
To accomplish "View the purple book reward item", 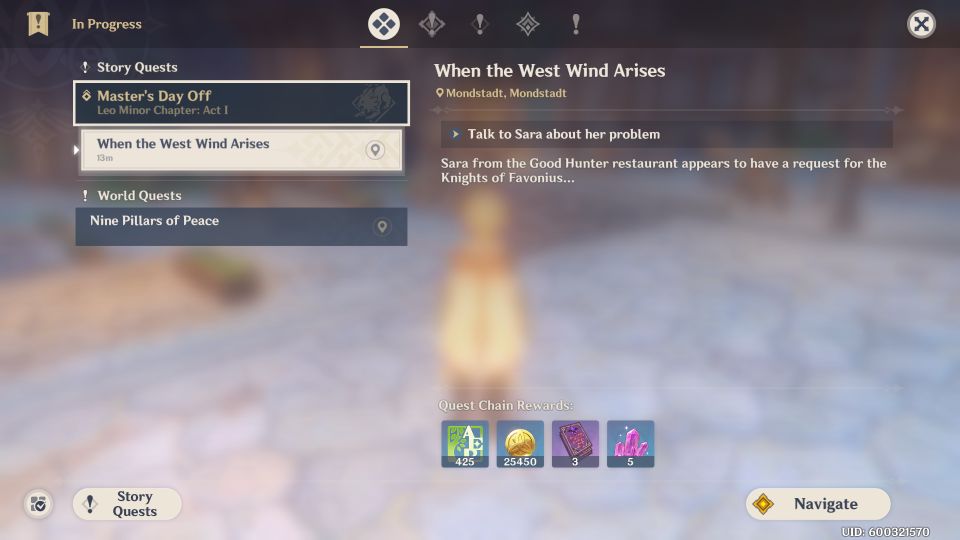I will click(x=575, y=444).
